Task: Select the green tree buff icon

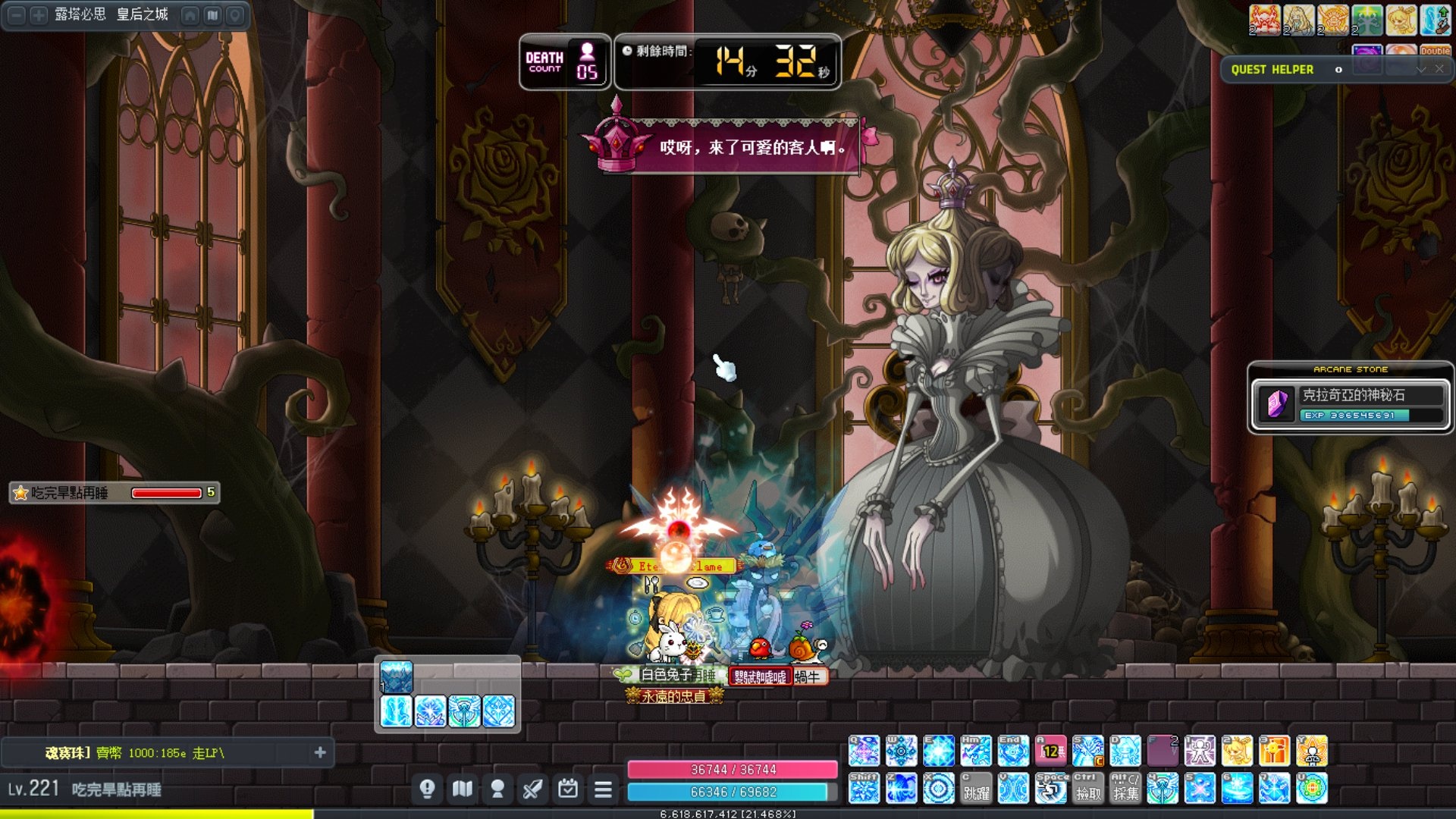Action: click(1367, 20)
